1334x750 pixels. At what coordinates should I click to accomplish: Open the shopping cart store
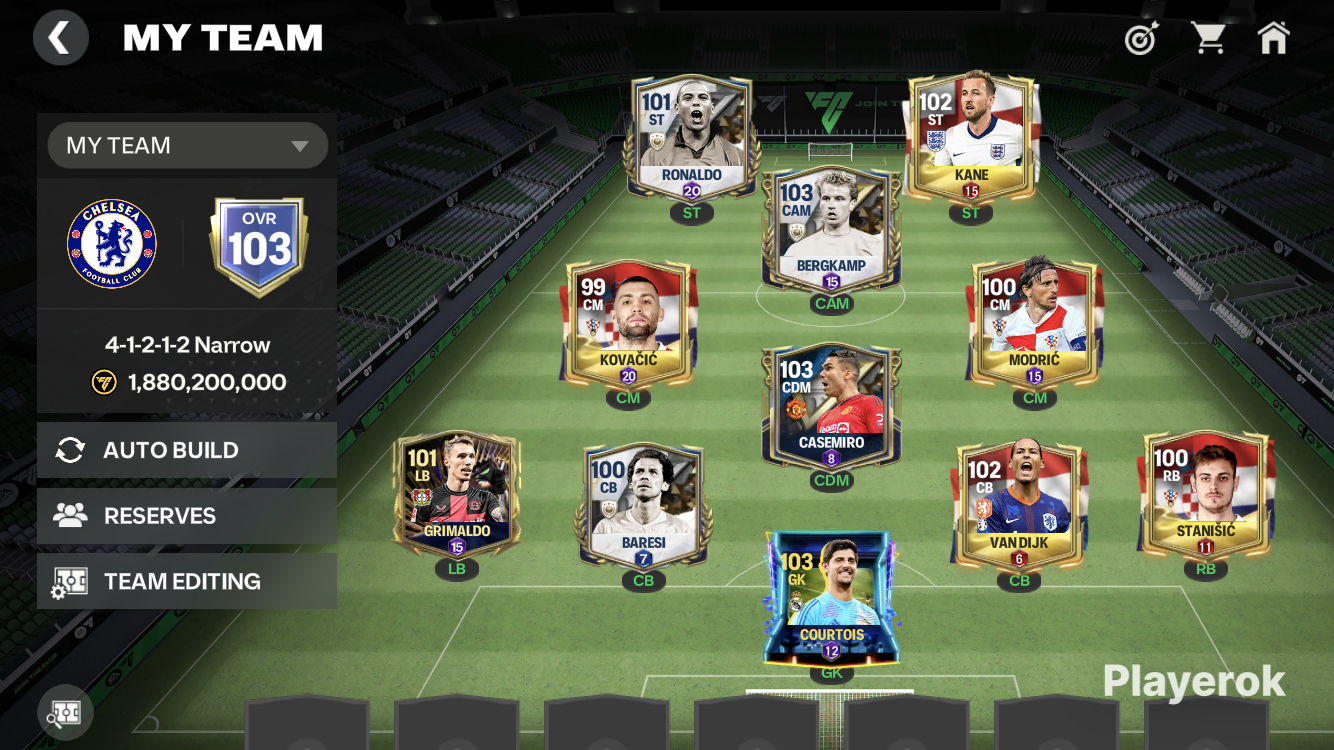[x=1208, y=39]
